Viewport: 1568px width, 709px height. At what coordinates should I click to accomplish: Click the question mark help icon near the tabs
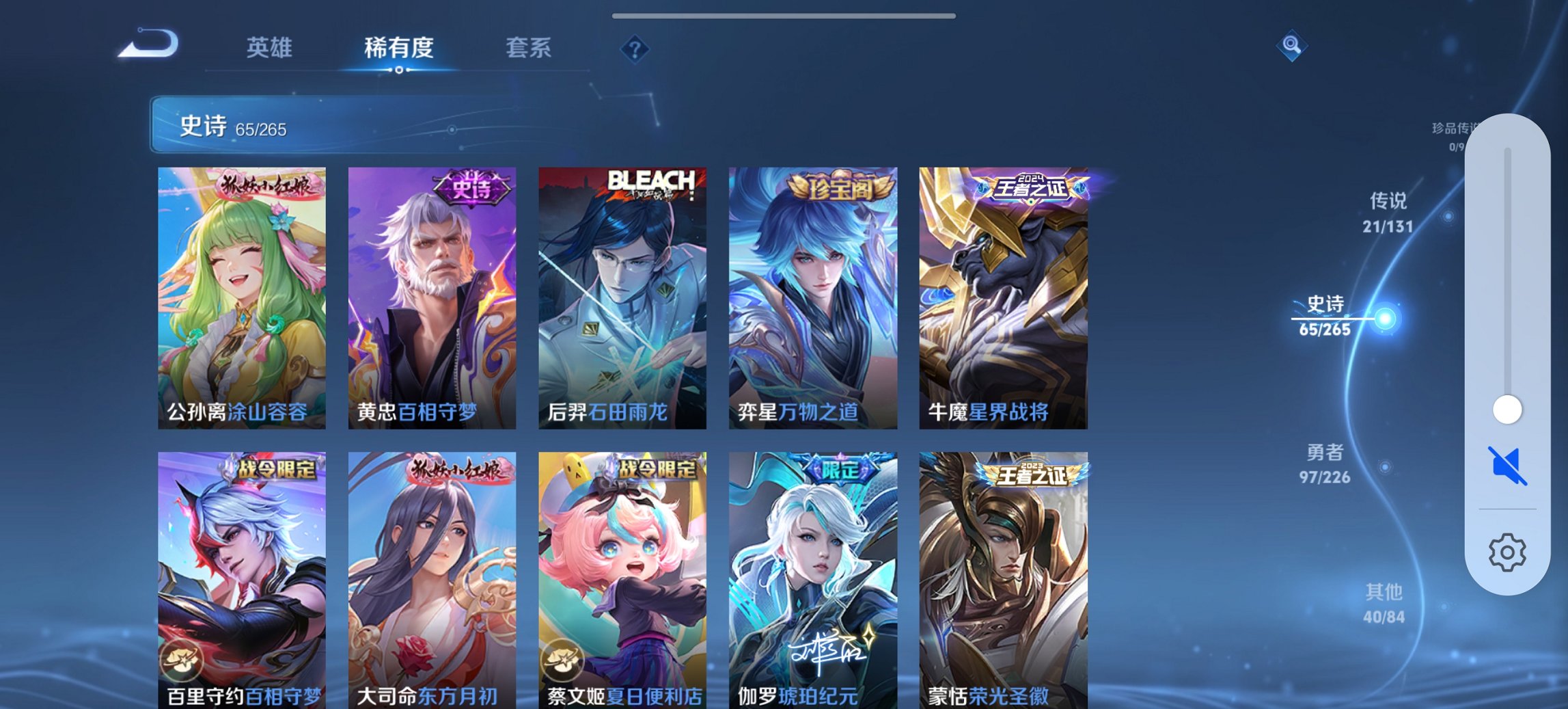[635, 48]
